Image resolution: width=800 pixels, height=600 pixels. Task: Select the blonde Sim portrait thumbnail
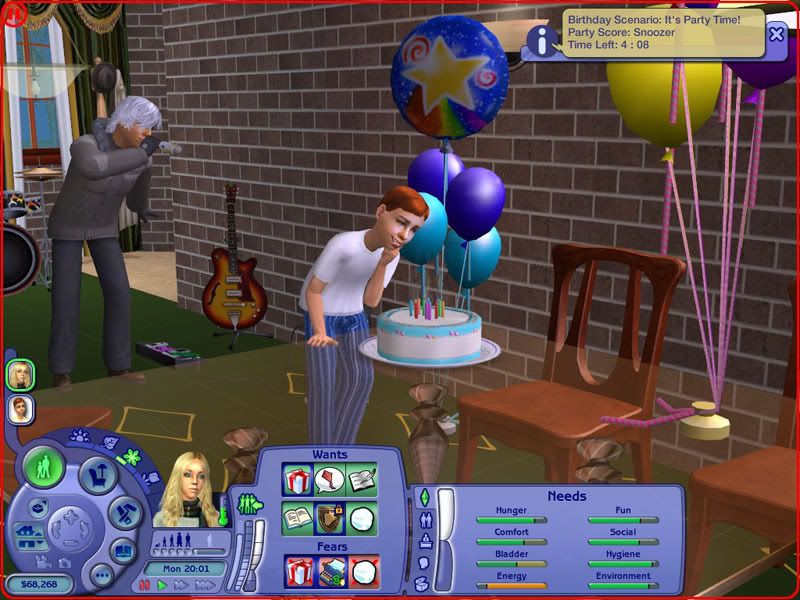coord(18,375)
